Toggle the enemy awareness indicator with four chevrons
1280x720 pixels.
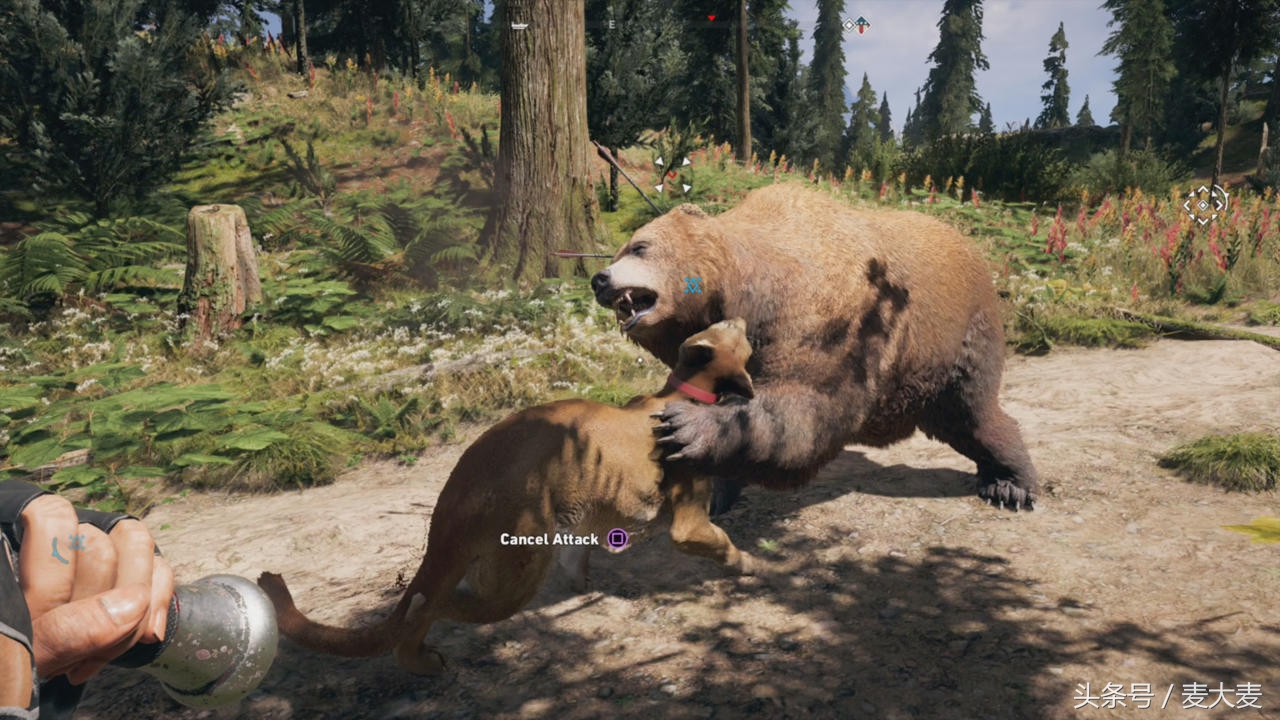[x=672, y=174]
